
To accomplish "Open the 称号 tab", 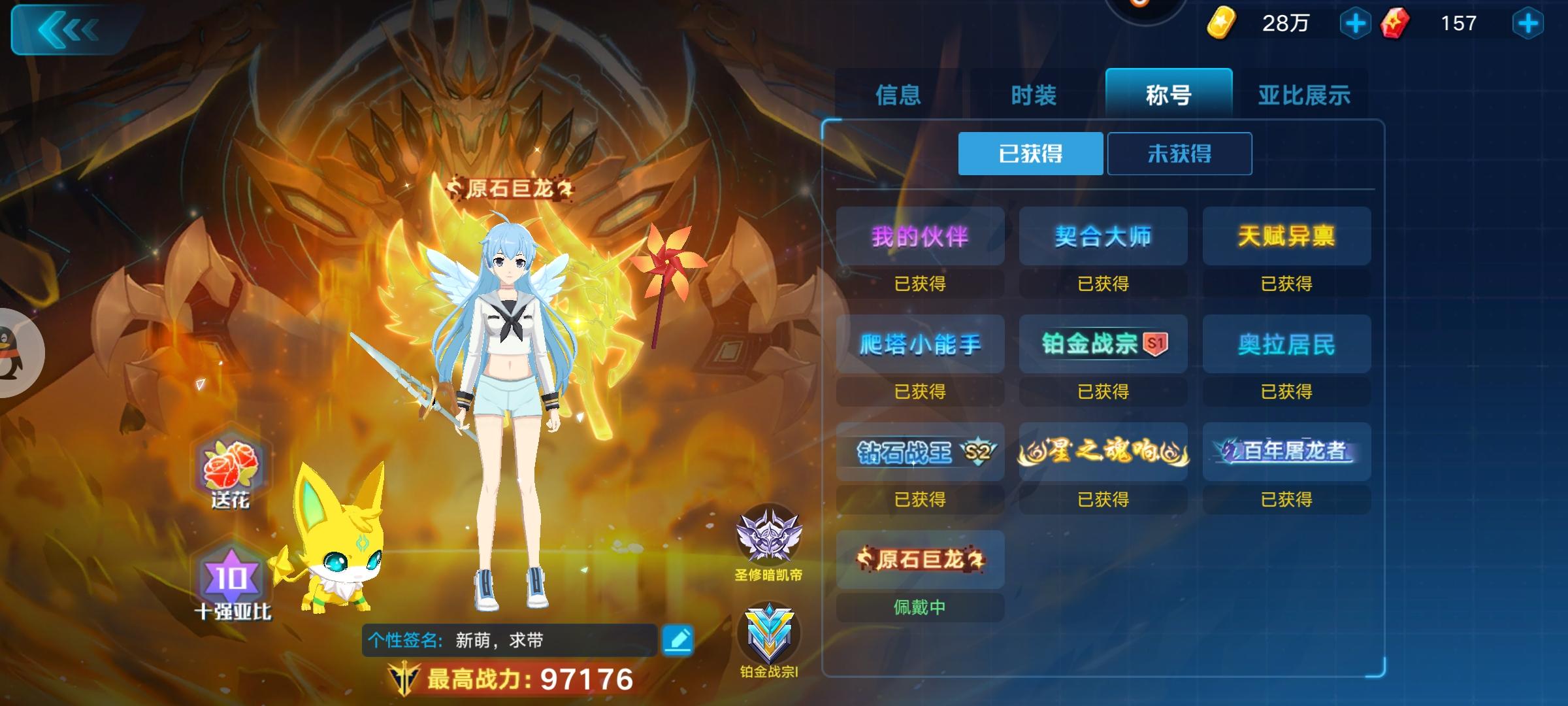I will pyautogui.click(x=1168, y=95).
